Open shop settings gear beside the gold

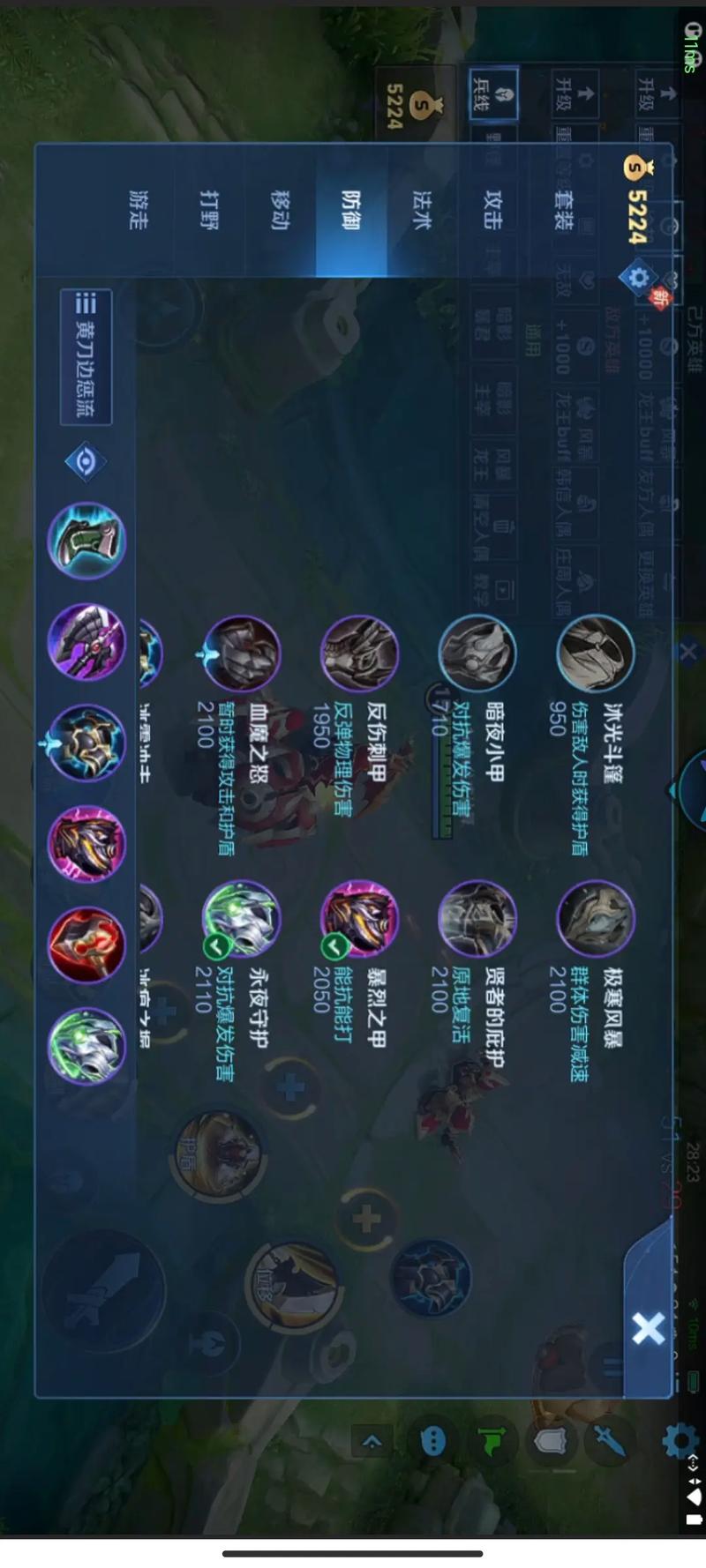pos(637,278)
